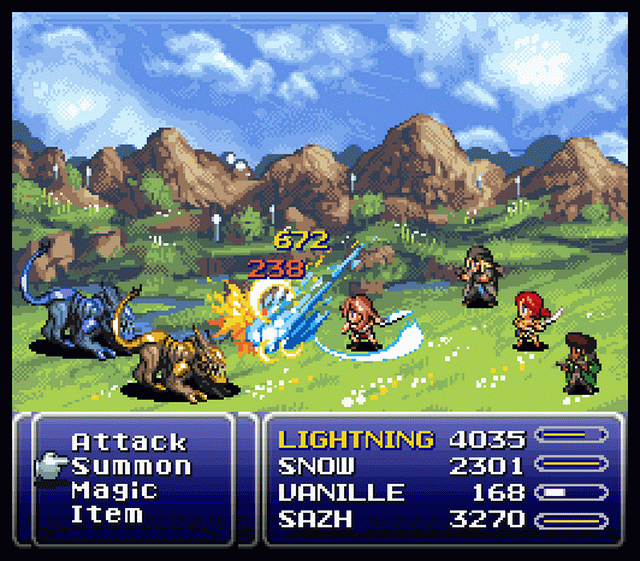Select Lightning in the party list
This screenshot has height=561, width=640.
356,439
